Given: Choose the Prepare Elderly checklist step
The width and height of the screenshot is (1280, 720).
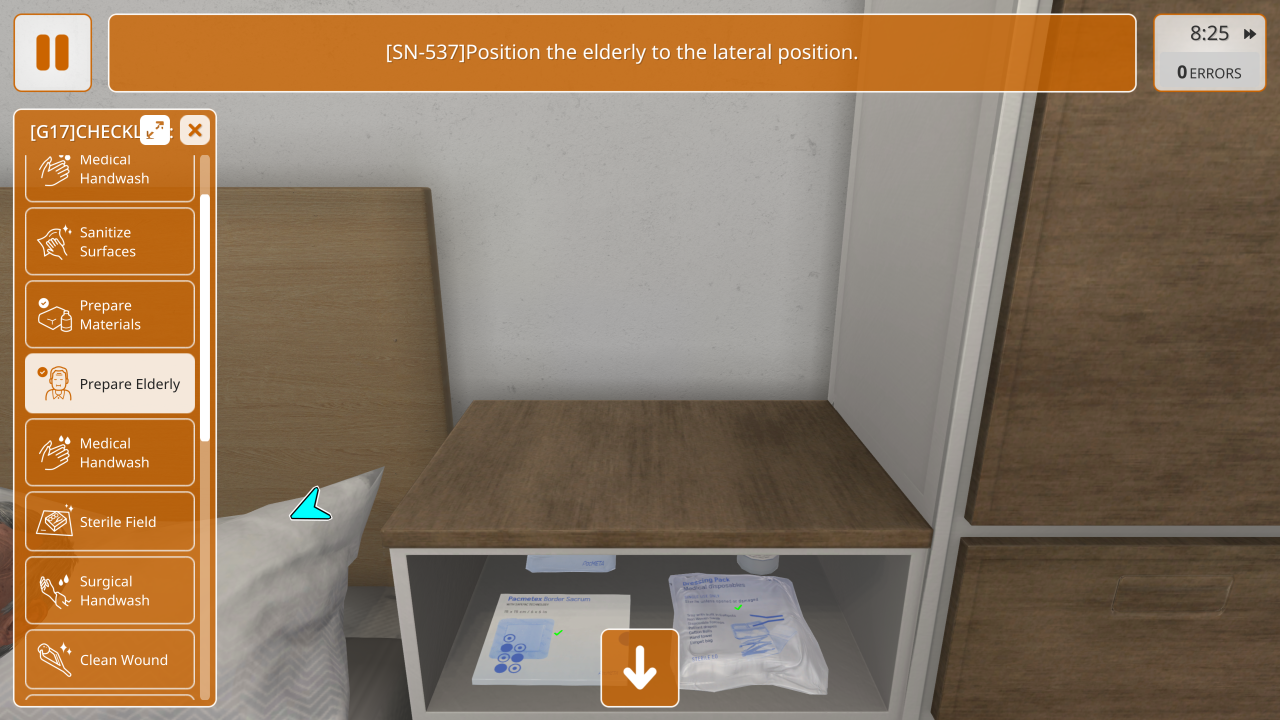Looking at the screenshot, I should (x=110, y=384).
